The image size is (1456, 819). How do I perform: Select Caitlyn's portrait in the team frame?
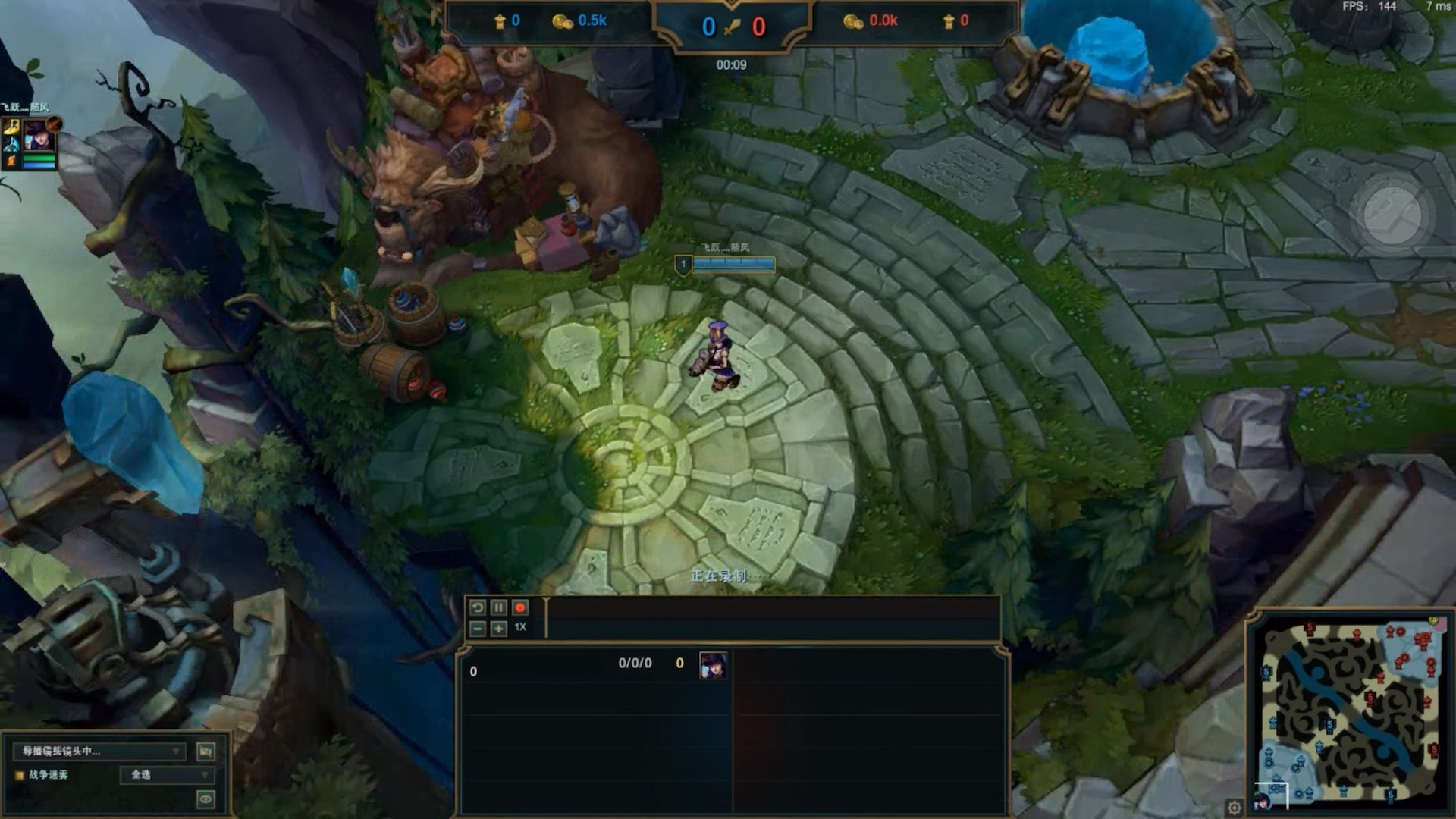(x=35, y=137)
